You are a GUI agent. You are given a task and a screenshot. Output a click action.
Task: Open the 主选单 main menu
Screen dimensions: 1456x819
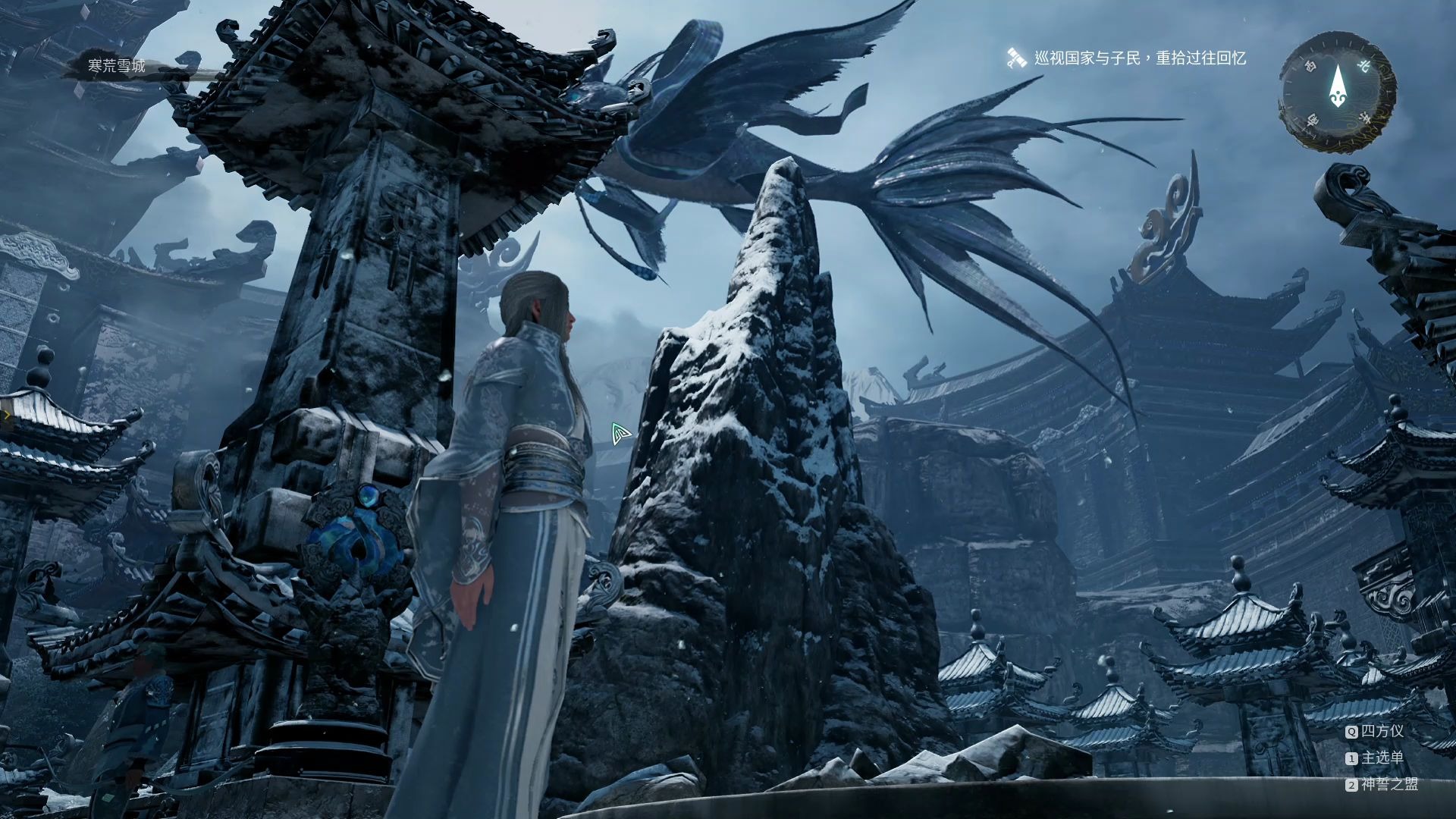[1382, 758]
